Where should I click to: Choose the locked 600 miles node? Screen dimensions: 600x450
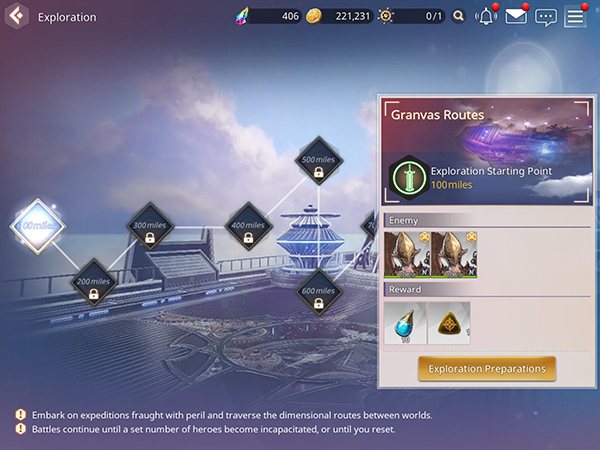(319, 291)
